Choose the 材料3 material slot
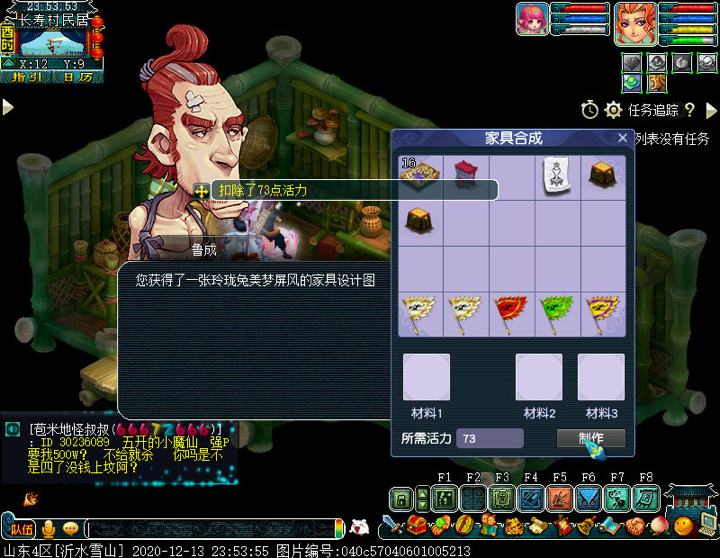The image size is (720, 558). click(601, 377)
